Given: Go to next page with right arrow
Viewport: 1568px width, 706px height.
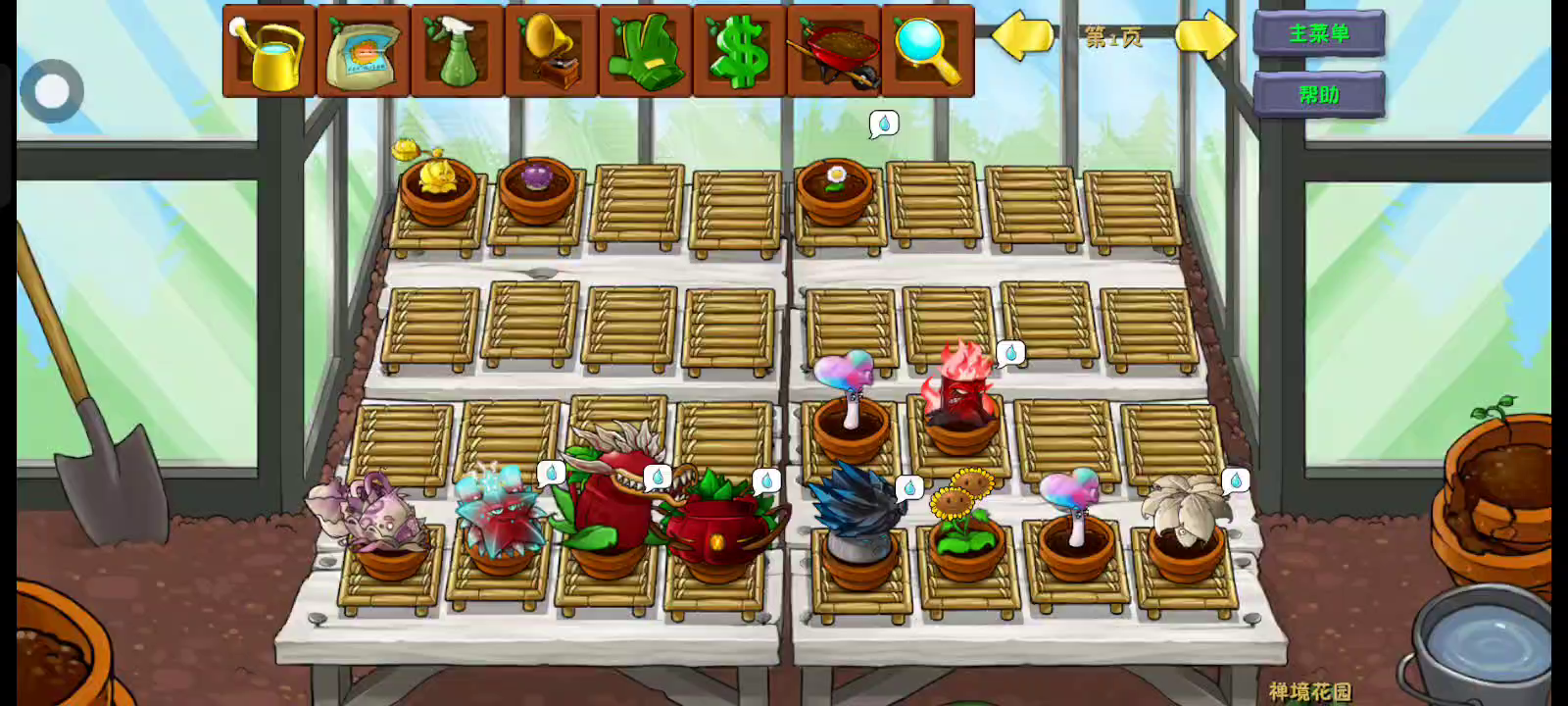Looking at the screenshot, I should [x=1204, y=36].
